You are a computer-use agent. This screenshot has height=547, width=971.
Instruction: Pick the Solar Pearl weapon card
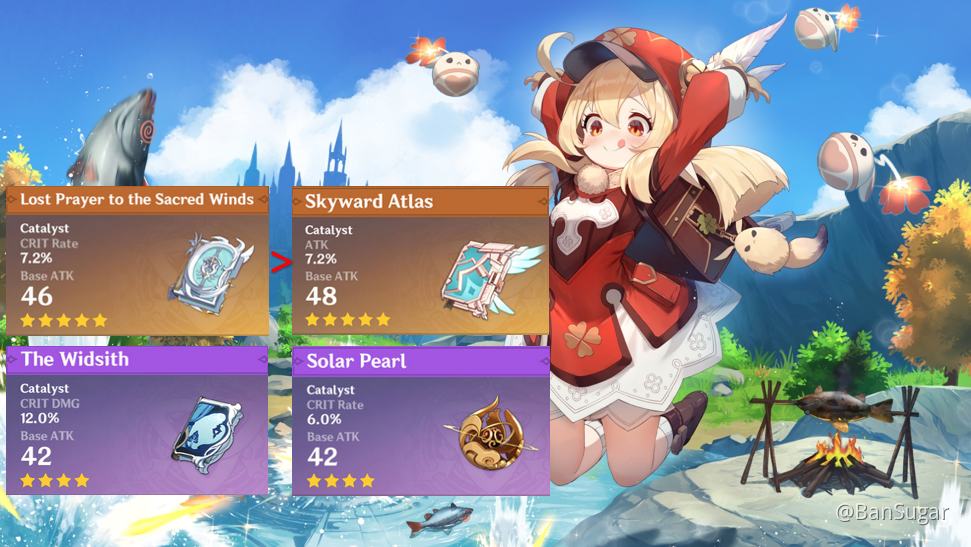(x=420, y=421)
